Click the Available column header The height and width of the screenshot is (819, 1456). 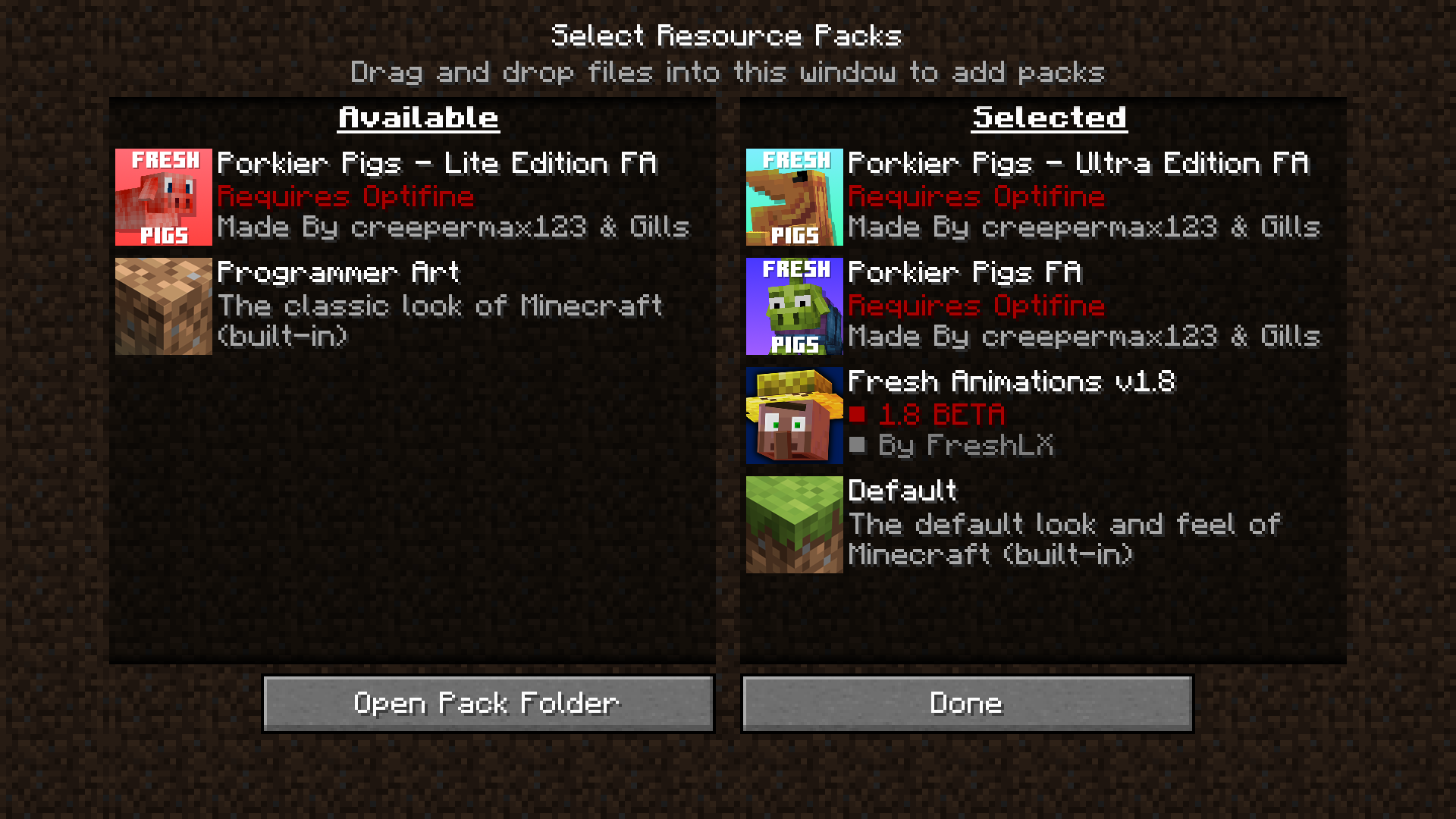pos(418,117)
